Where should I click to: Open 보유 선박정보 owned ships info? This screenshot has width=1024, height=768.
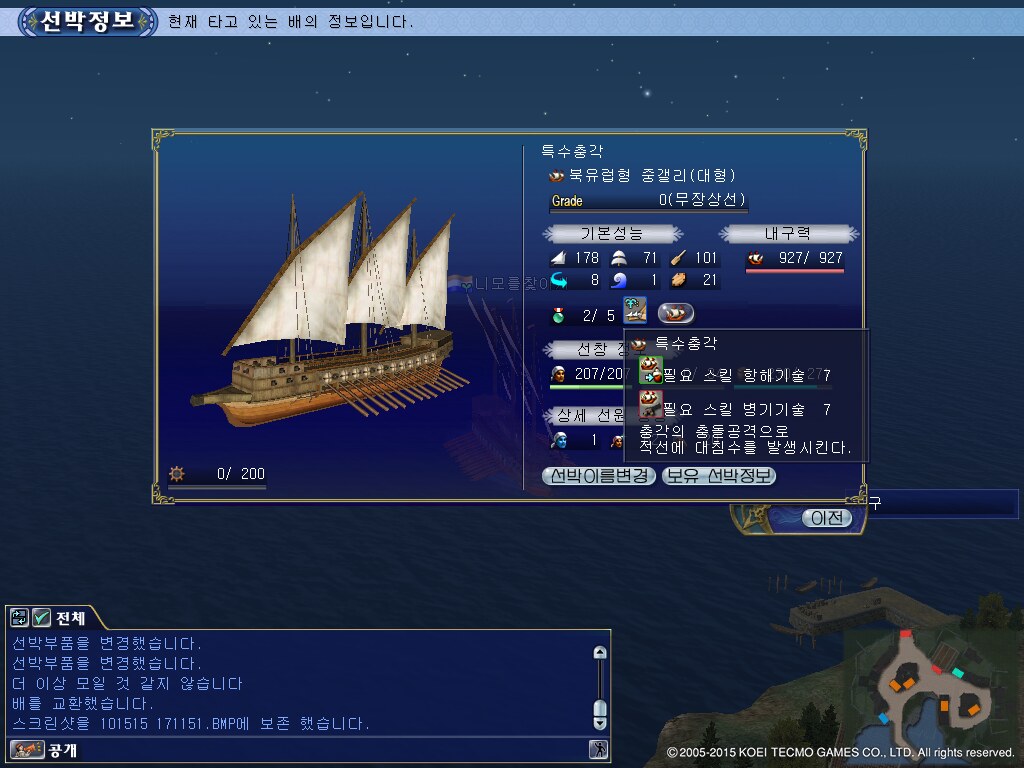click(x=719, y=476)
